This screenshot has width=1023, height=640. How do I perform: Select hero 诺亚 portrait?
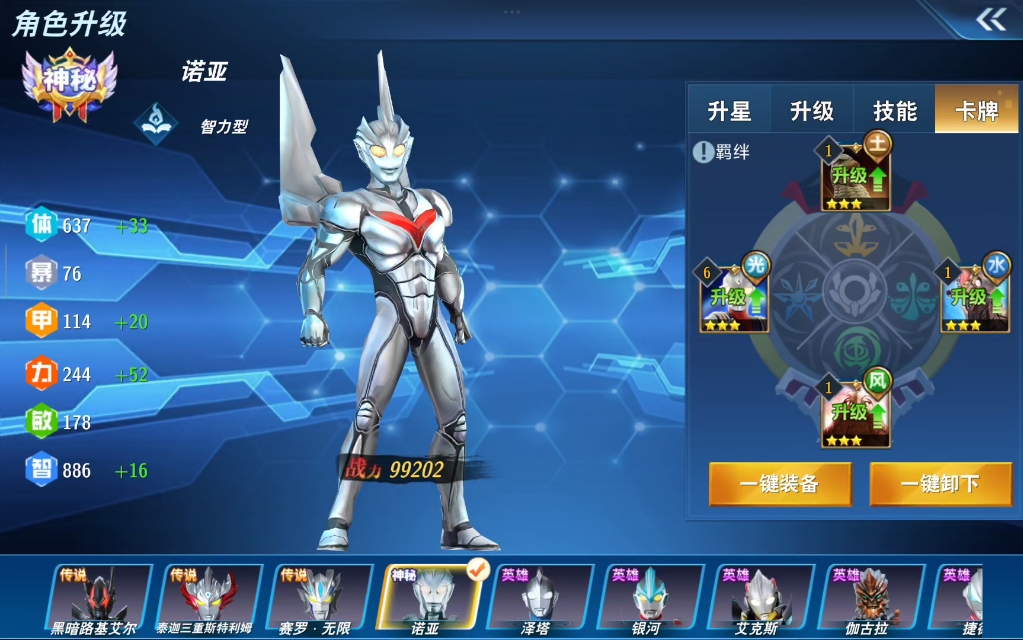point(428,600)
